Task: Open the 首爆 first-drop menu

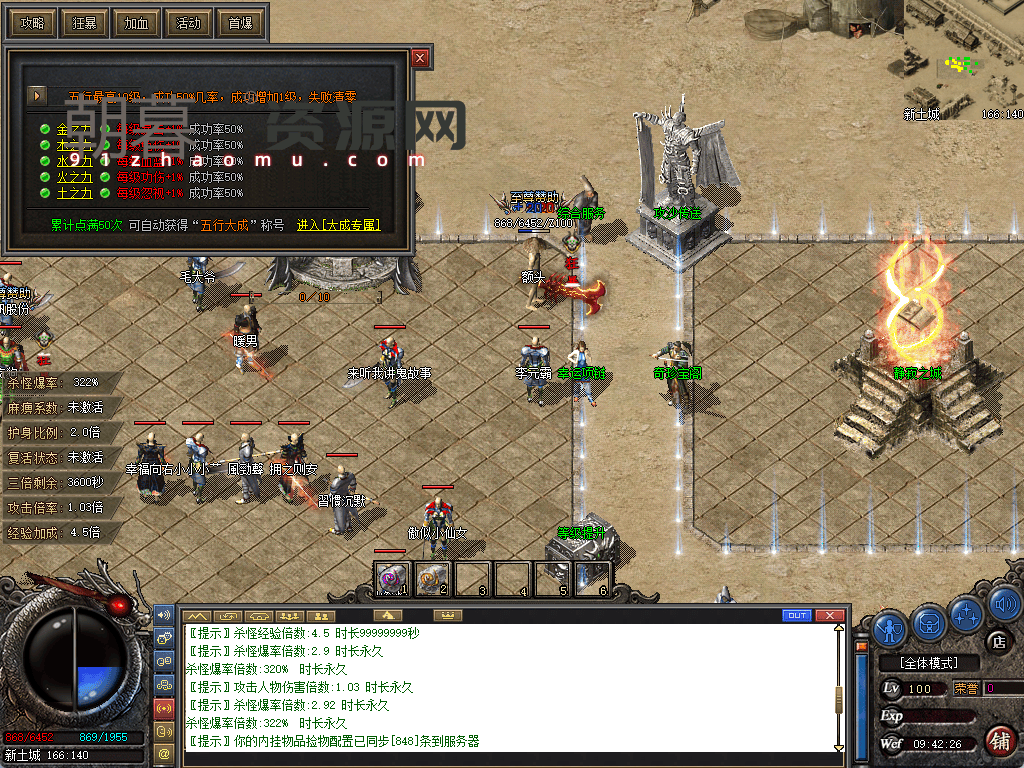Action: (x=240, y=22)
